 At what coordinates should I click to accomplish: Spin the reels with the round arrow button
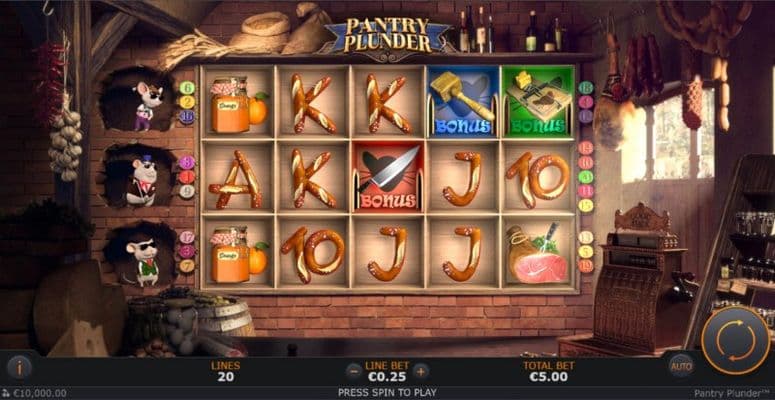point(735,340)
